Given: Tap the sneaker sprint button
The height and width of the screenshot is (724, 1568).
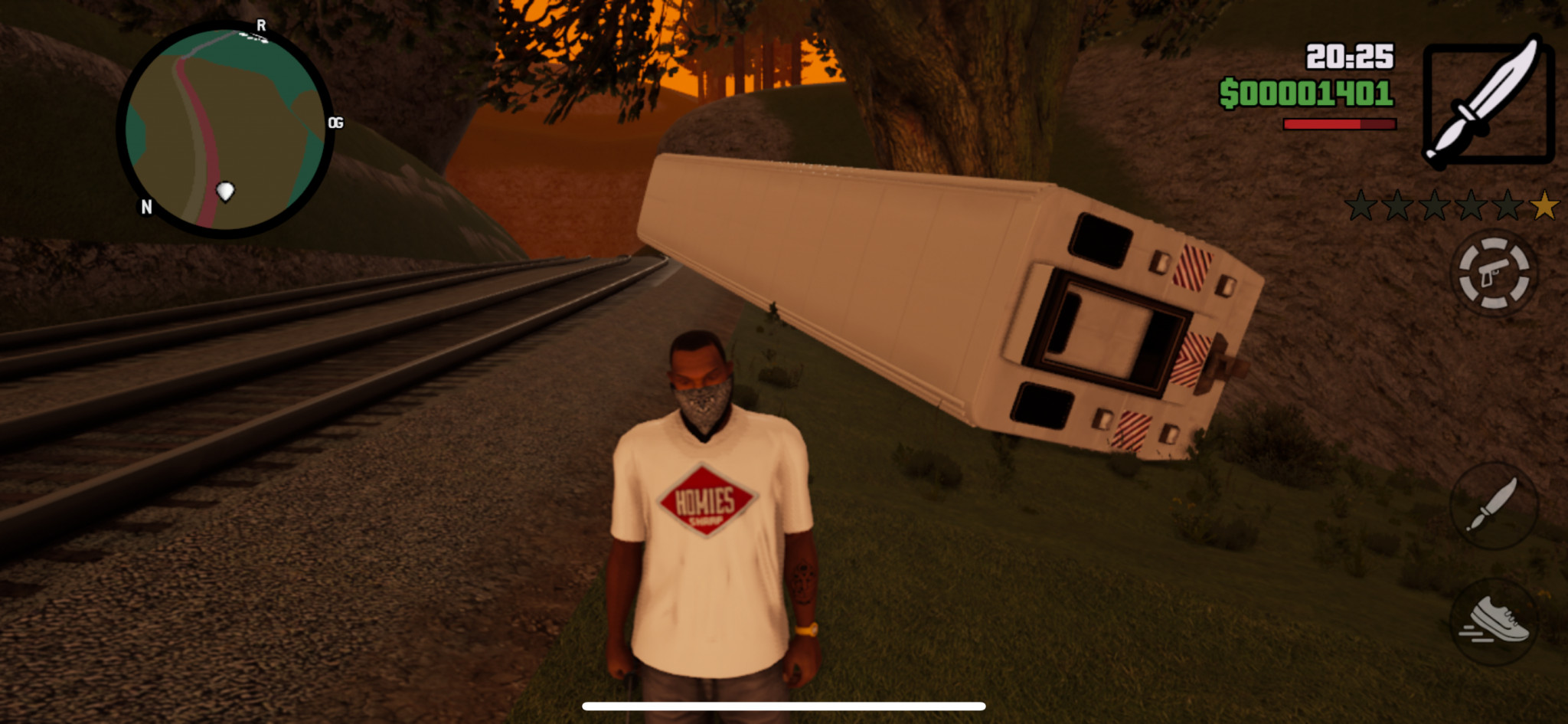Looking at the screenshot, I should click(x=1493, y=621).
